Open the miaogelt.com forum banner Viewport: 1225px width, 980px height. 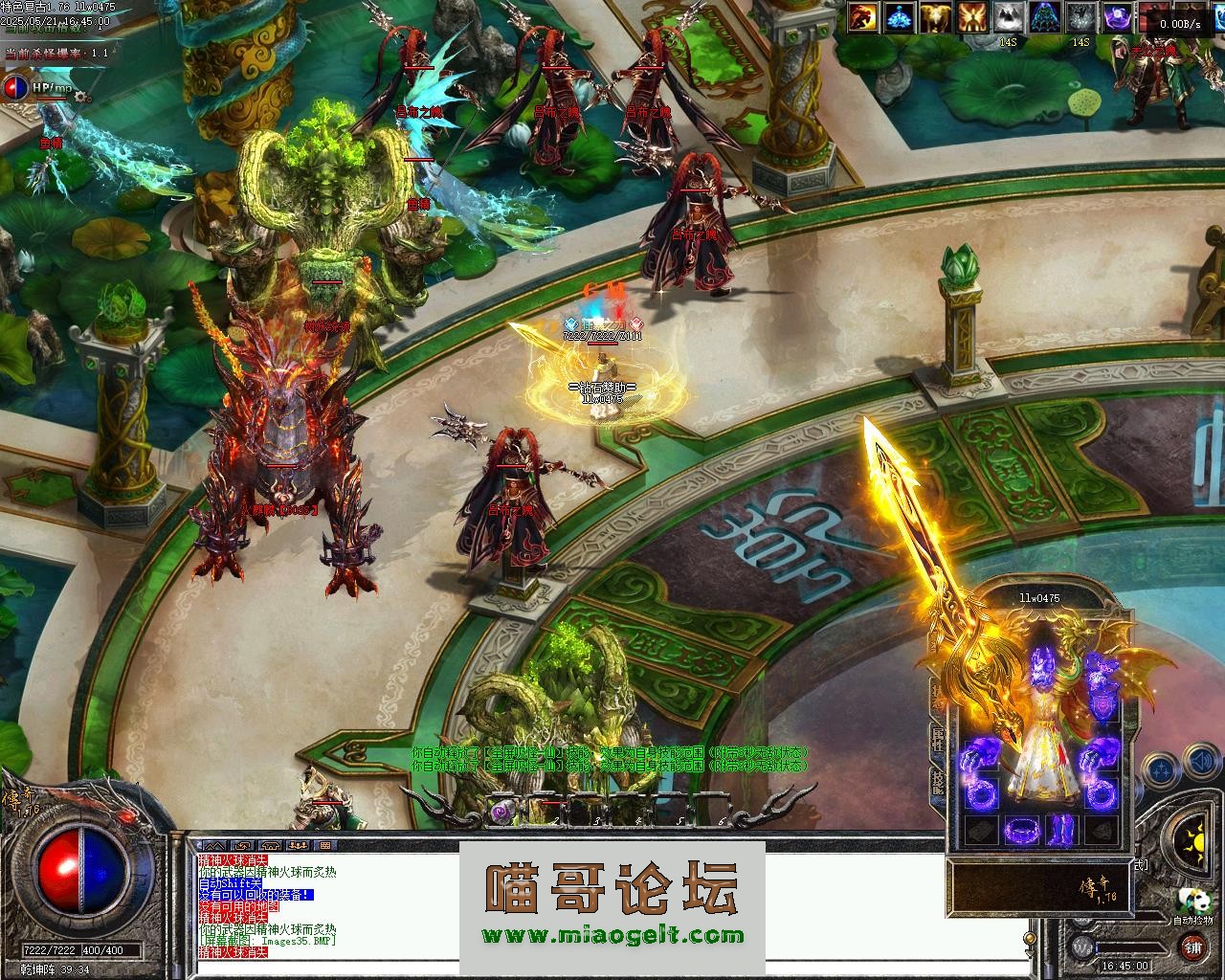tap(612, 904)
